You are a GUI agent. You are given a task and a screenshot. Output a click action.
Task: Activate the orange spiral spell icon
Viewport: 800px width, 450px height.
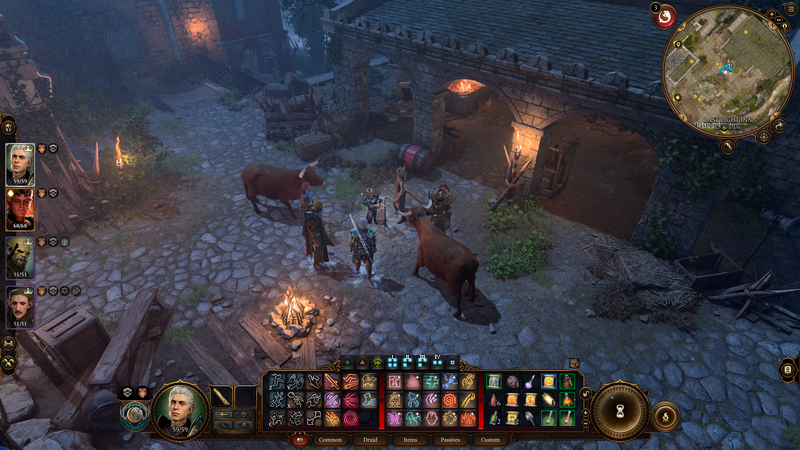(x=450, y=399)
